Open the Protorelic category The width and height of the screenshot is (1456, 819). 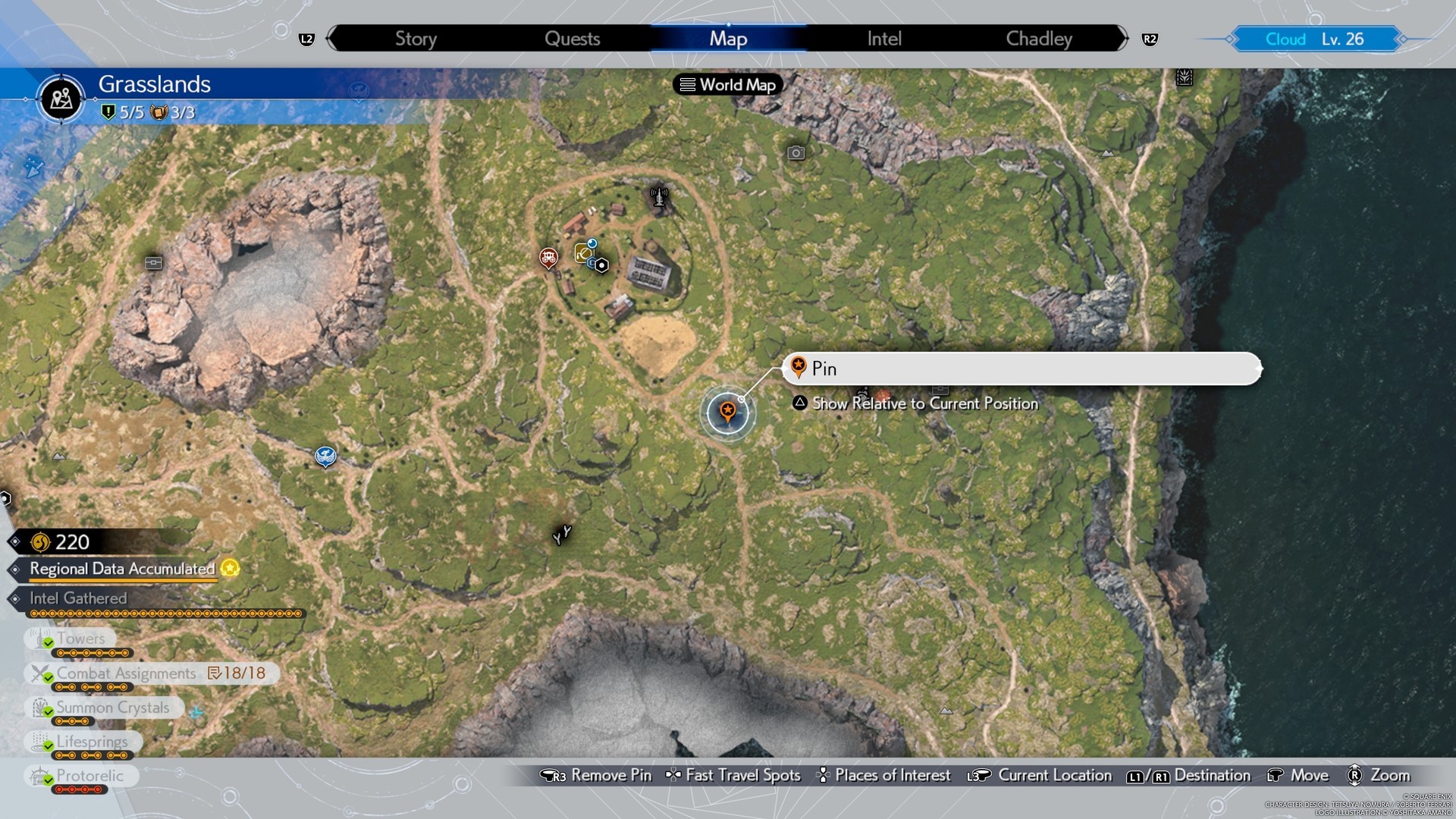point(89,776)
